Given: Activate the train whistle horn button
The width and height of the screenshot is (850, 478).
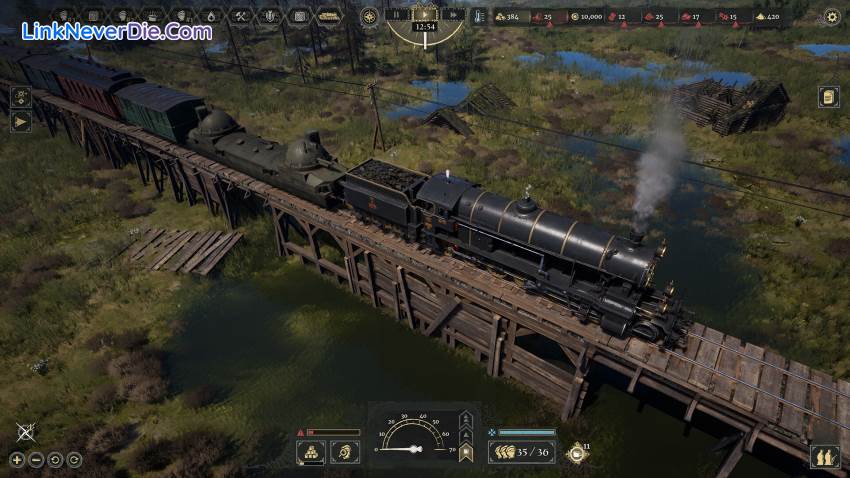Looking at the screenshot, I should (x=343, y=452).
